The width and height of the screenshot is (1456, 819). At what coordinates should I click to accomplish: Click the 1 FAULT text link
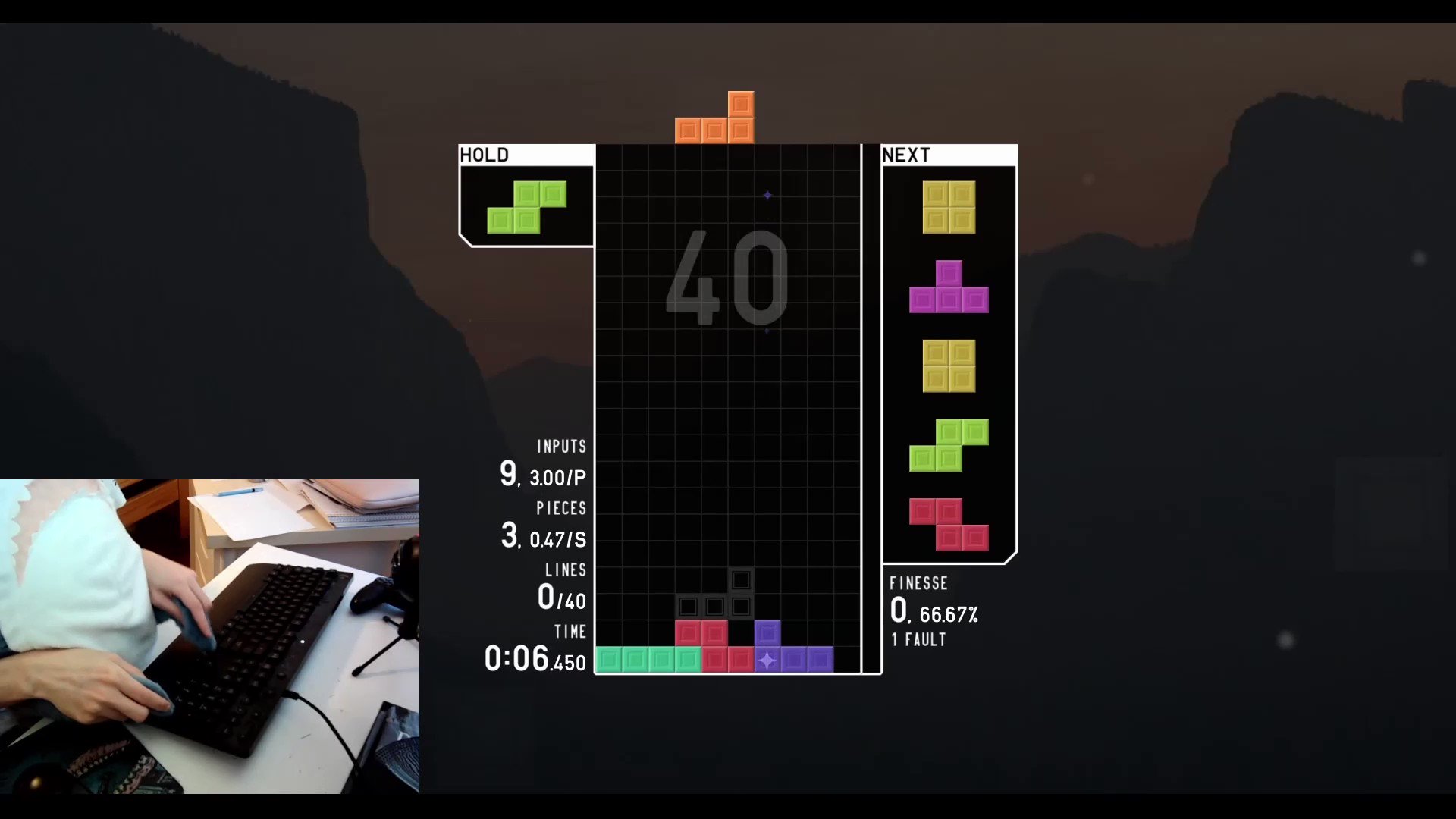pos(918,639)
